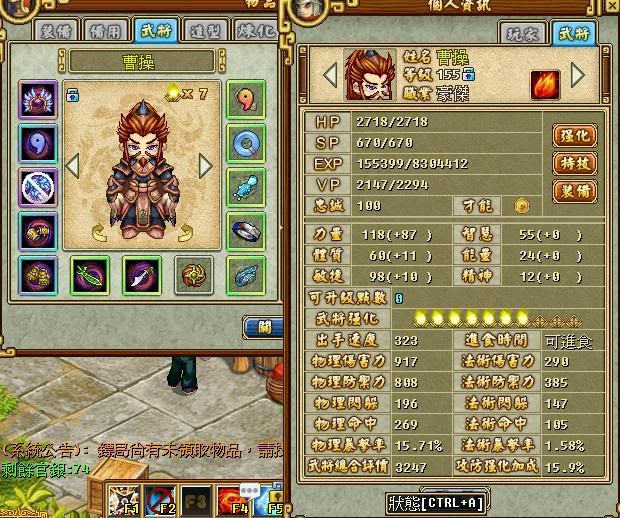Click the flame skill icon
The width and height of the screenshot is (620, 518).
click(545, 81)
